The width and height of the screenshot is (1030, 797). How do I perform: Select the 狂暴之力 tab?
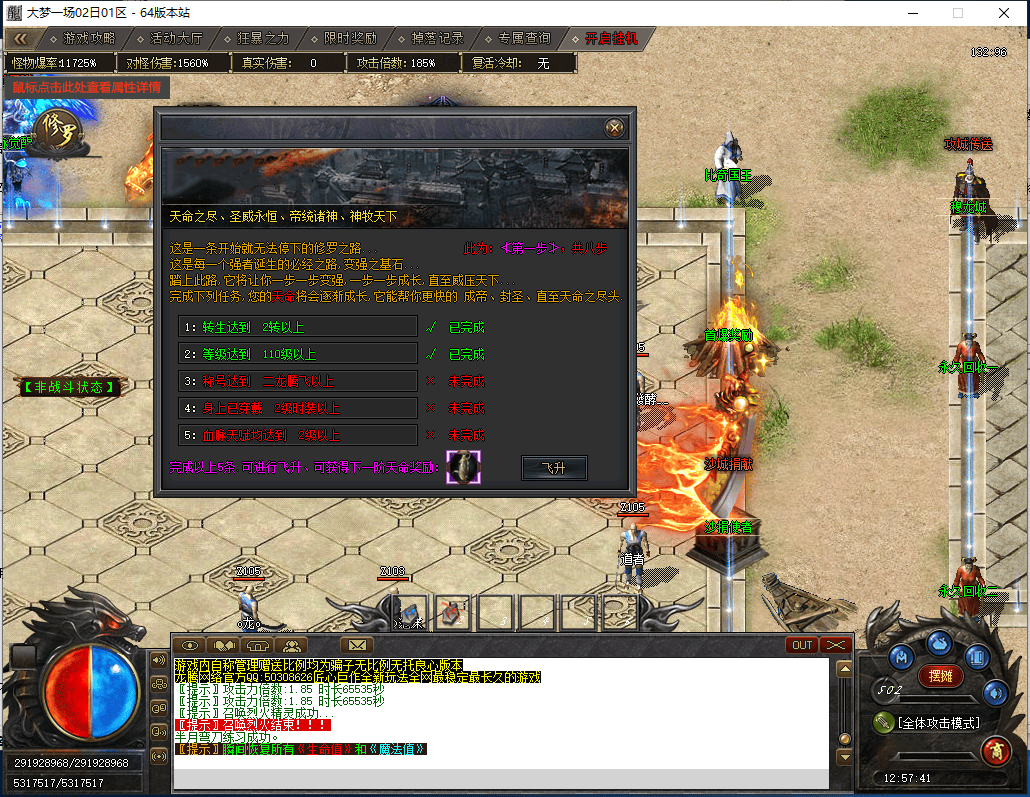click(x=256, y=38)
